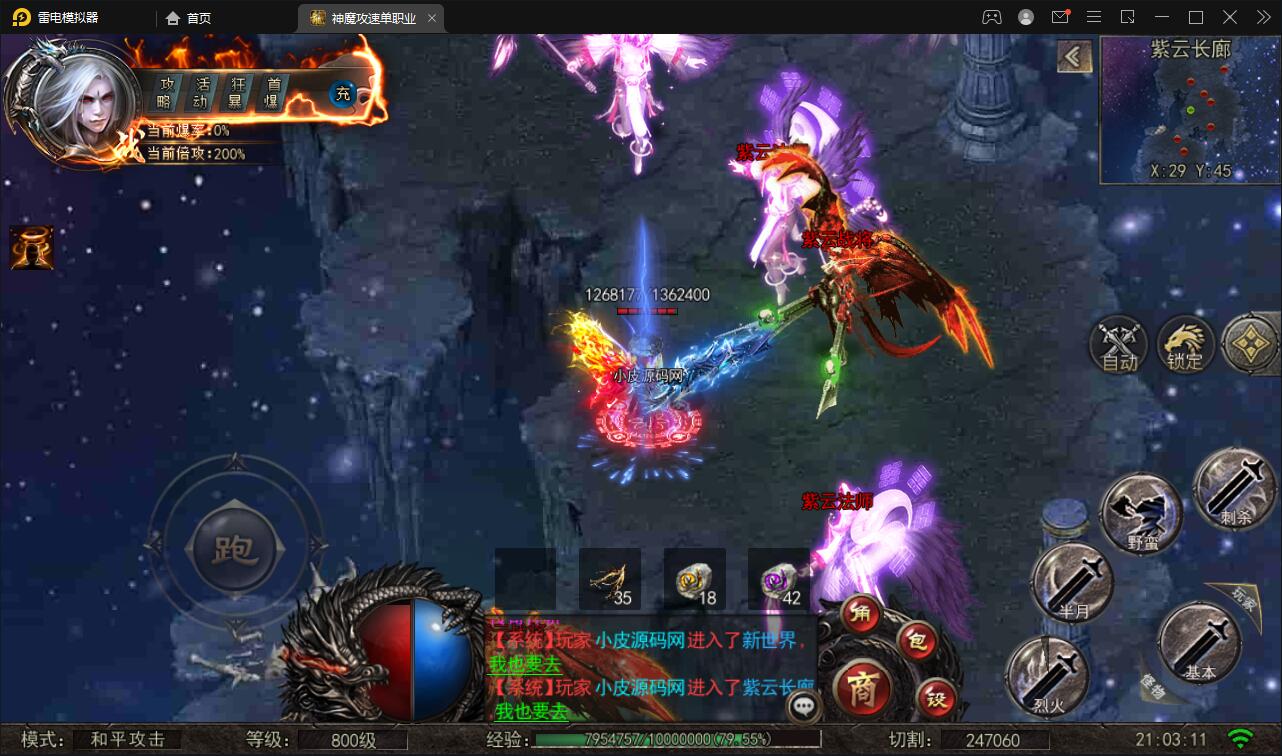This screenshot has height=756, width=1282.
Task: Select the quick item slot showing 42
Action: coord(778,578)
